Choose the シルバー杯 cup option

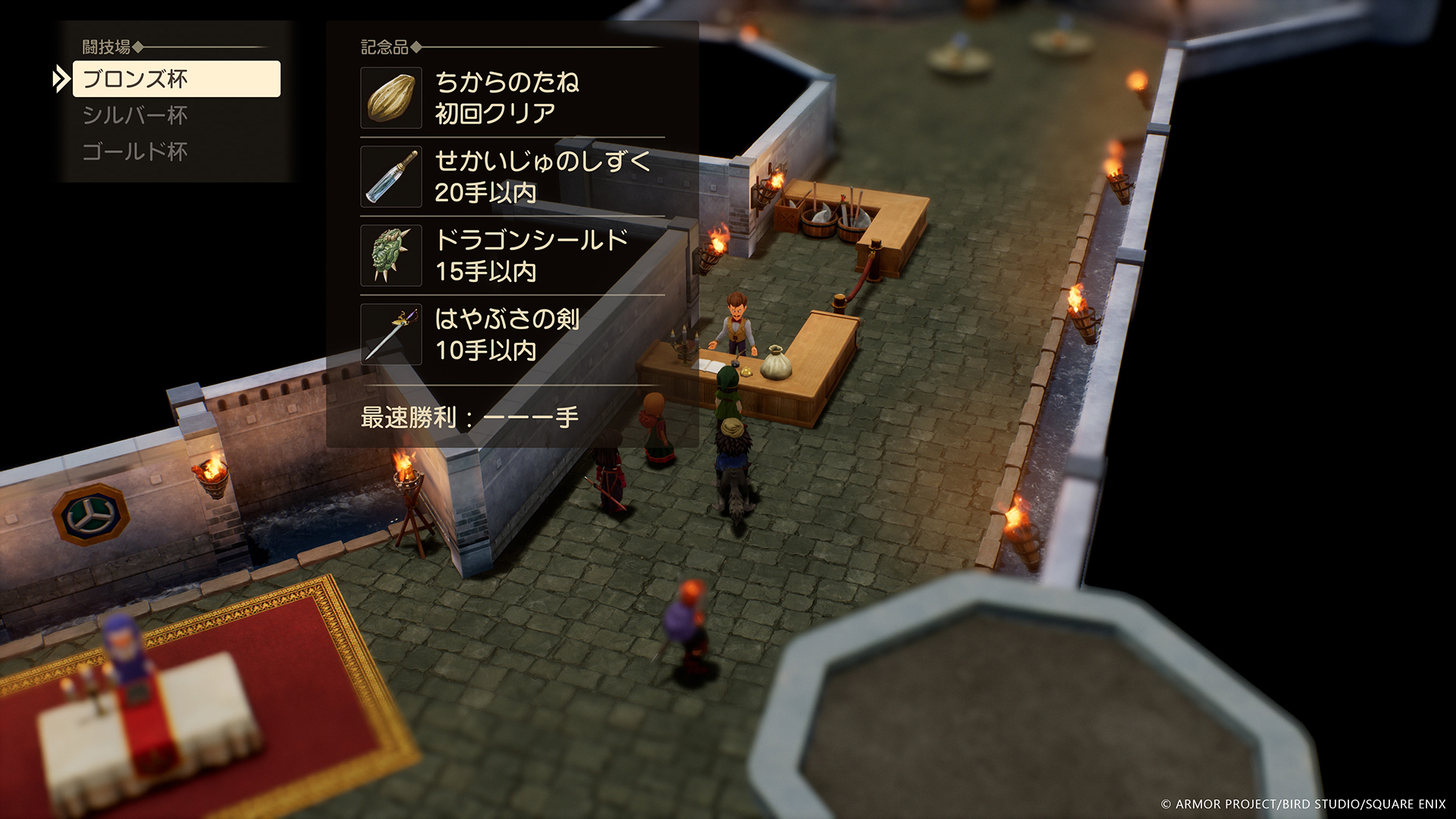(x=135, y=115)
